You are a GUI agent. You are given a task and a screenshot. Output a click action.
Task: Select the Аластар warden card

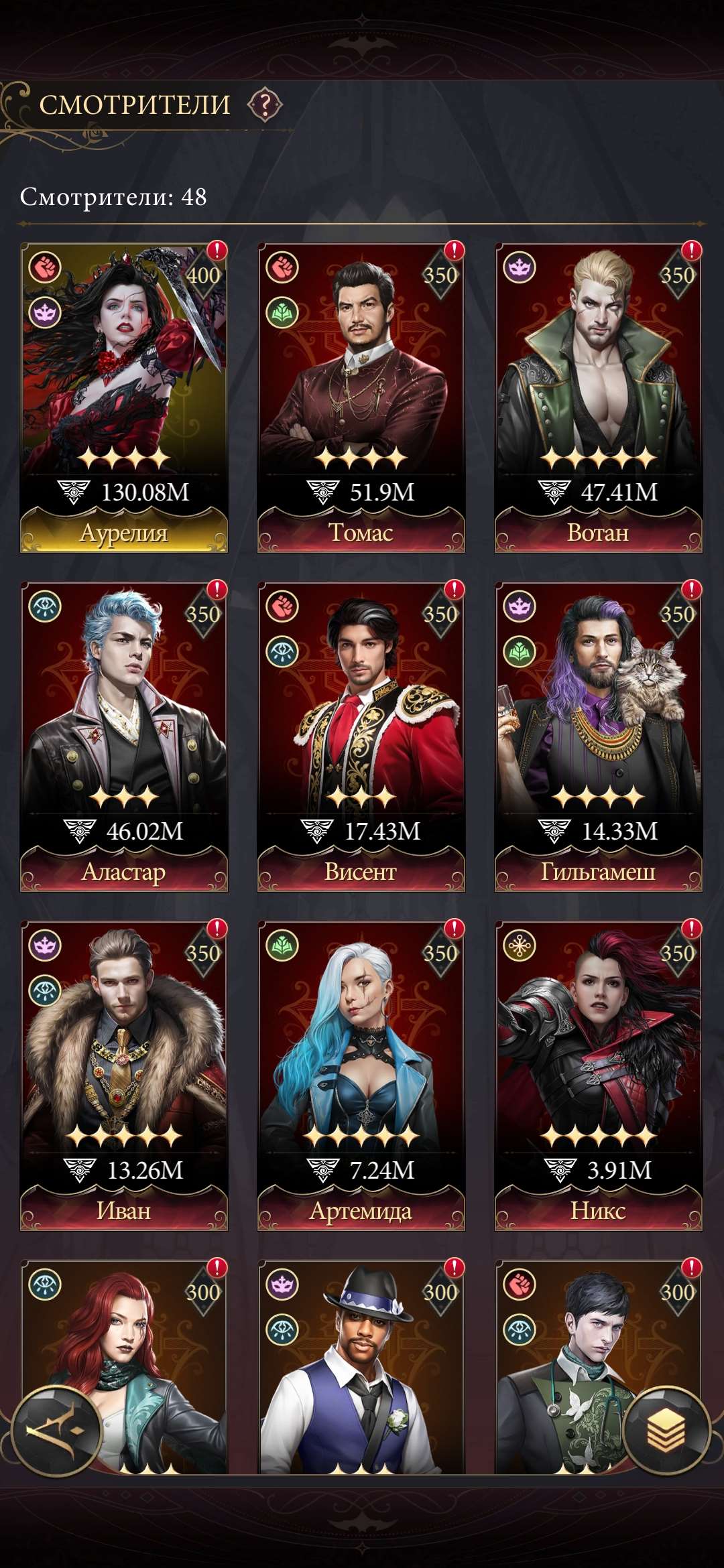pyautogui.click(x=124, y=736)
